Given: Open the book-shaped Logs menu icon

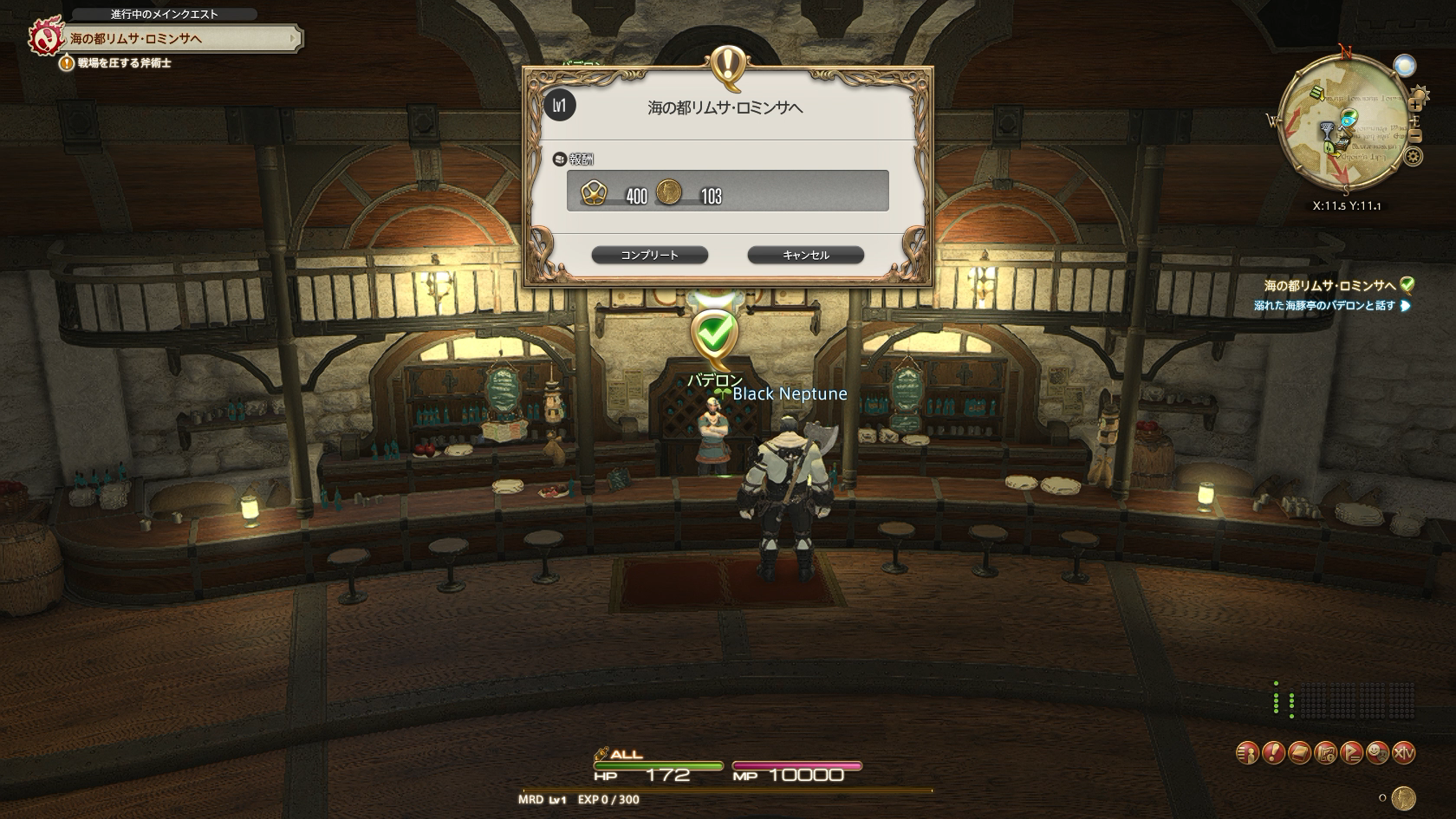Looking at the screenshot, I should [1299, 752].
